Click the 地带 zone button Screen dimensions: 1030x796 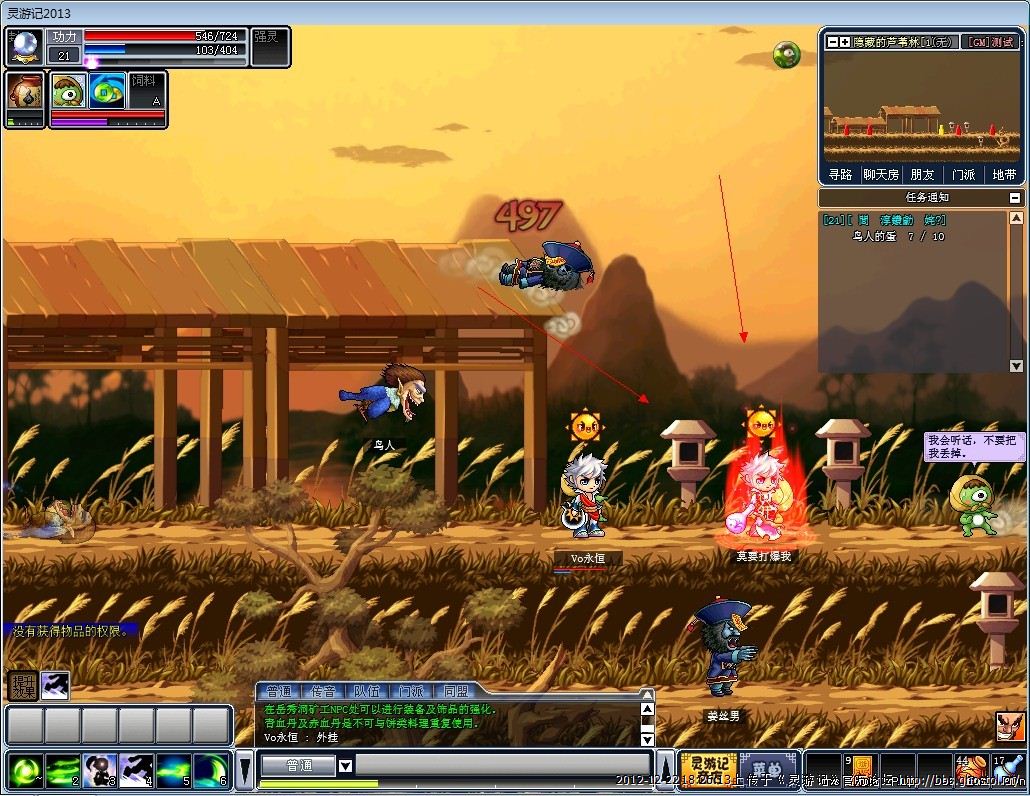pos(1003,174)
